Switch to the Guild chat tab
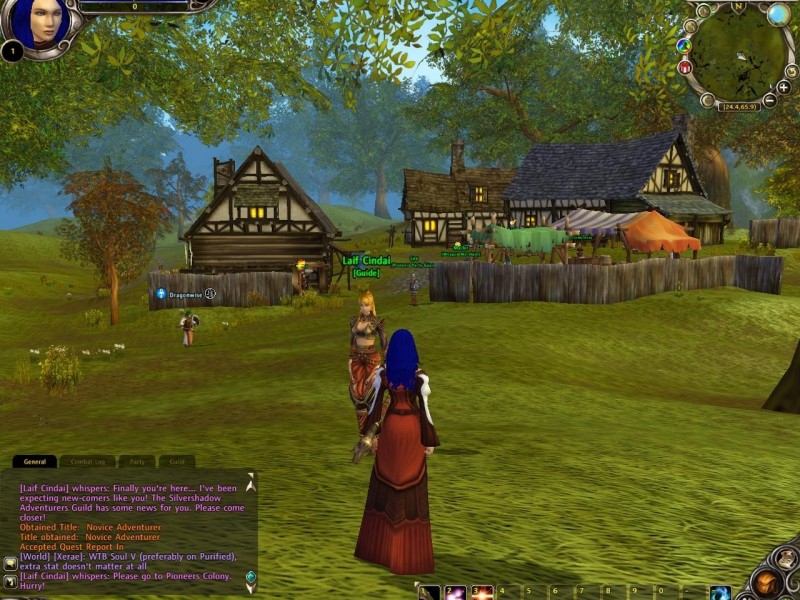This screenshot has height=600, width=800. coord(176,462)
